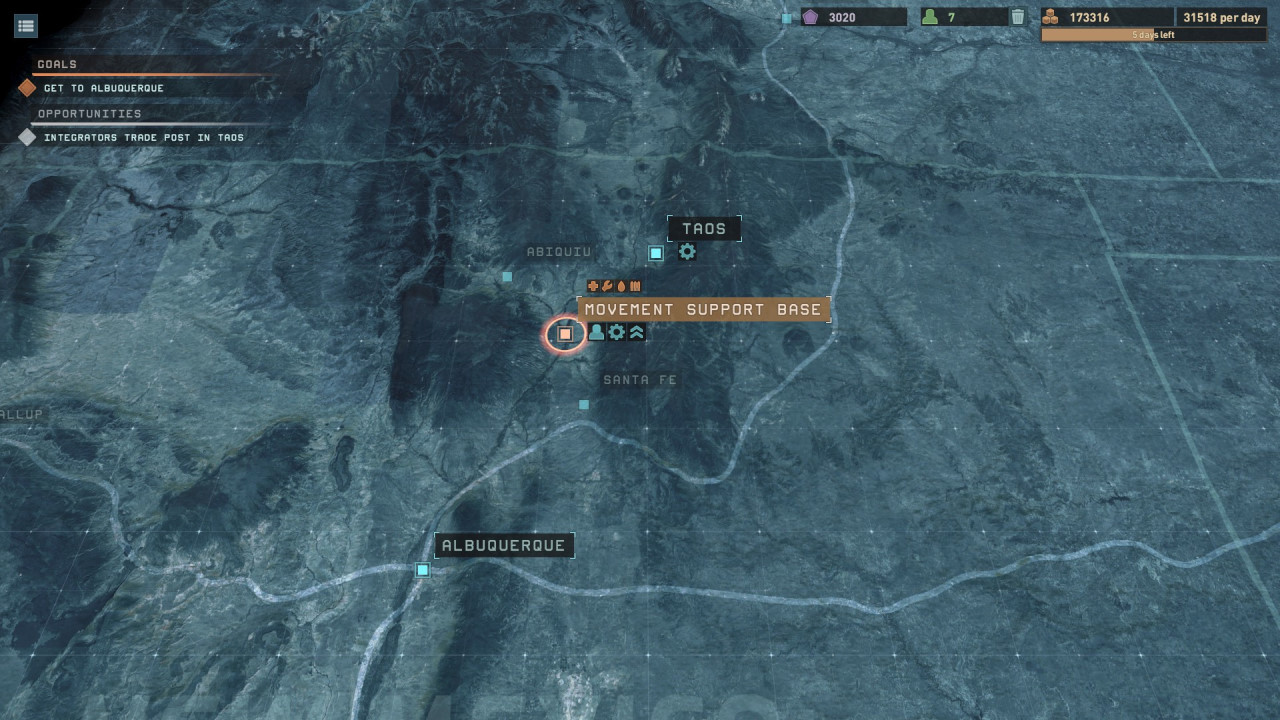Click the gear icon beside Taos marker
Screen dimensions: 1280x720
pos(687,252)
